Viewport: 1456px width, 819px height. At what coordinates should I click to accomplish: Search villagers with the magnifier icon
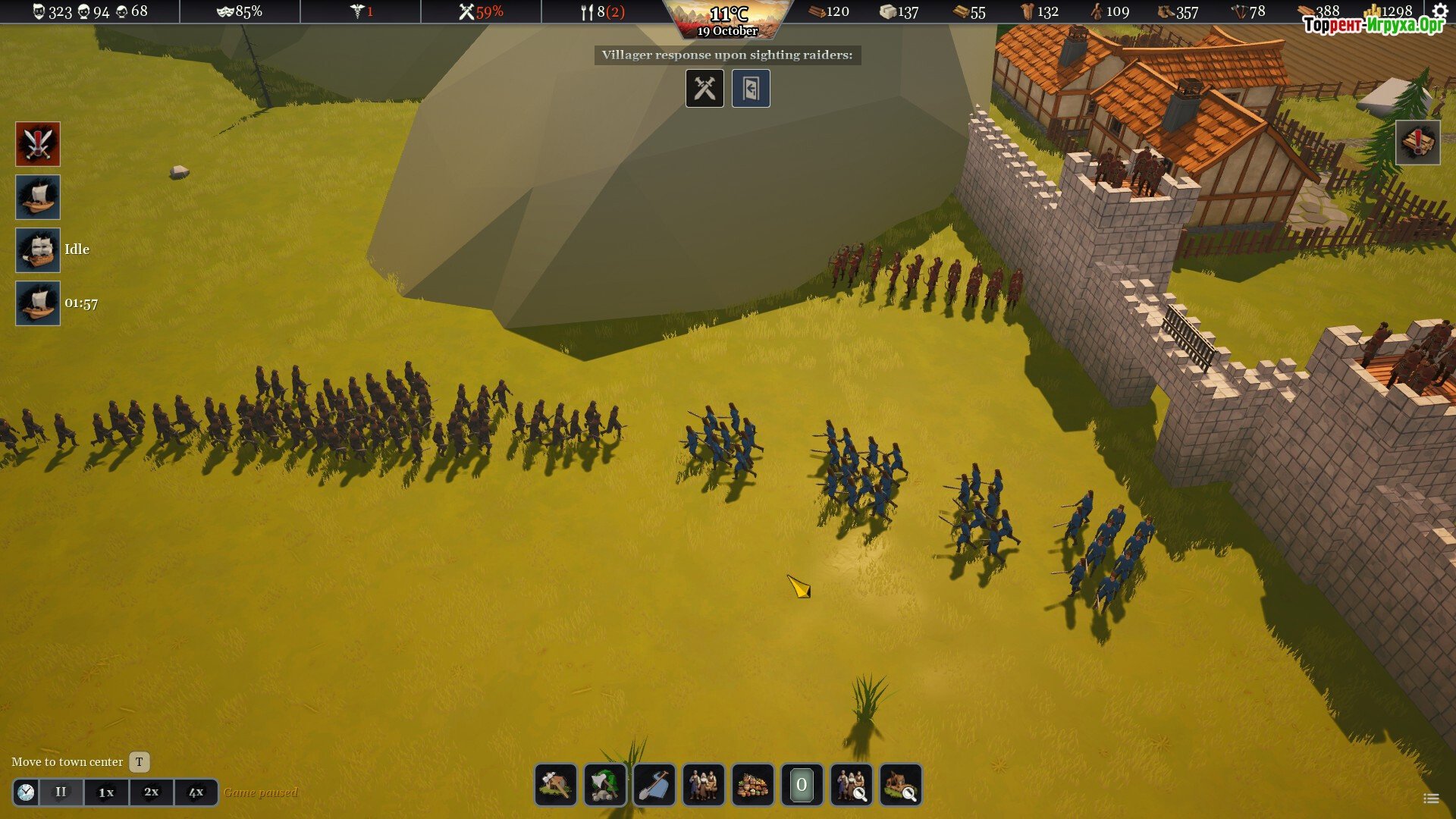point(851,784)
